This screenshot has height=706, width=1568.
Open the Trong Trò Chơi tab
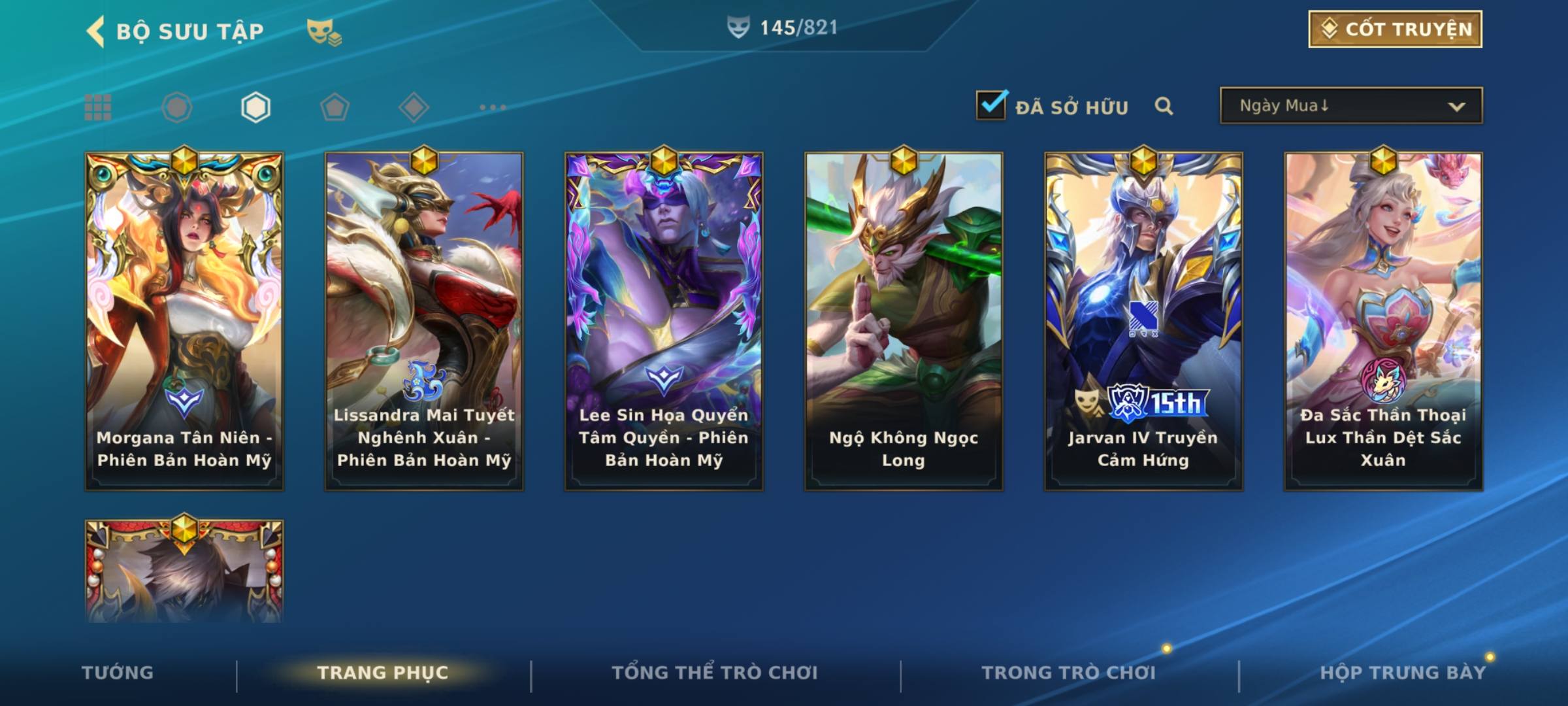coord(1069,673)
